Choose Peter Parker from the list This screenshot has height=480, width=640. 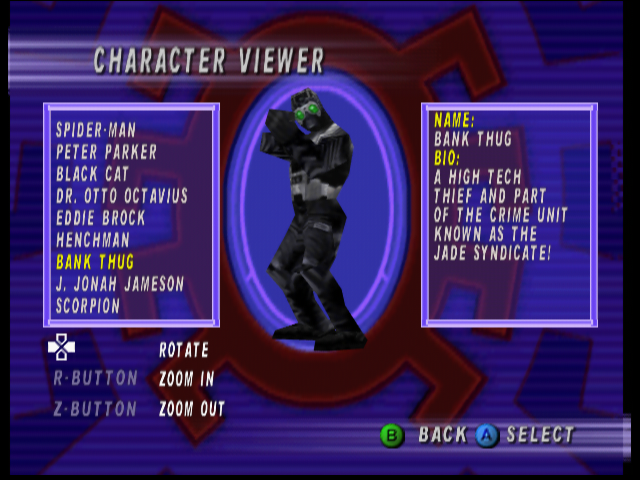click(x=107, y=152)
